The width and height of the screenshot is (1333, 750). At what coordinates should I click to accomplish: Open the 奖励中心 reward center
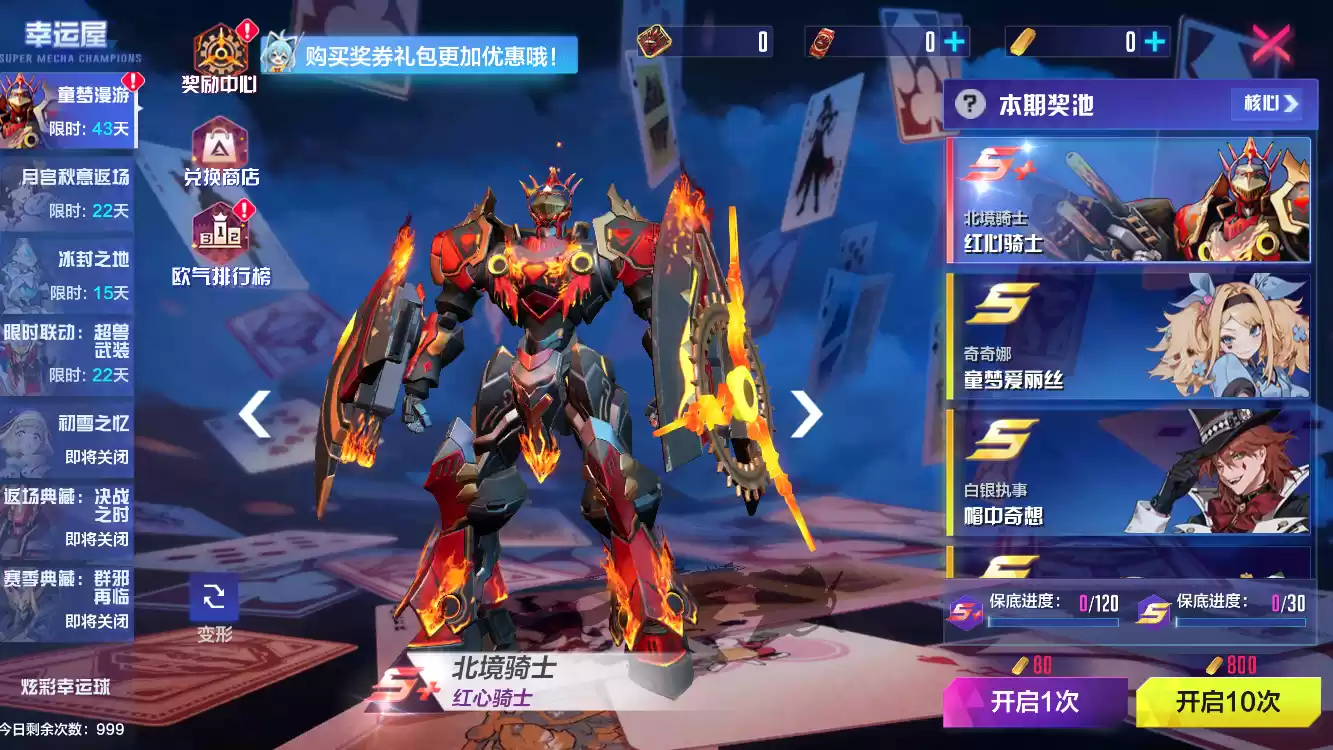coord(220,58)
